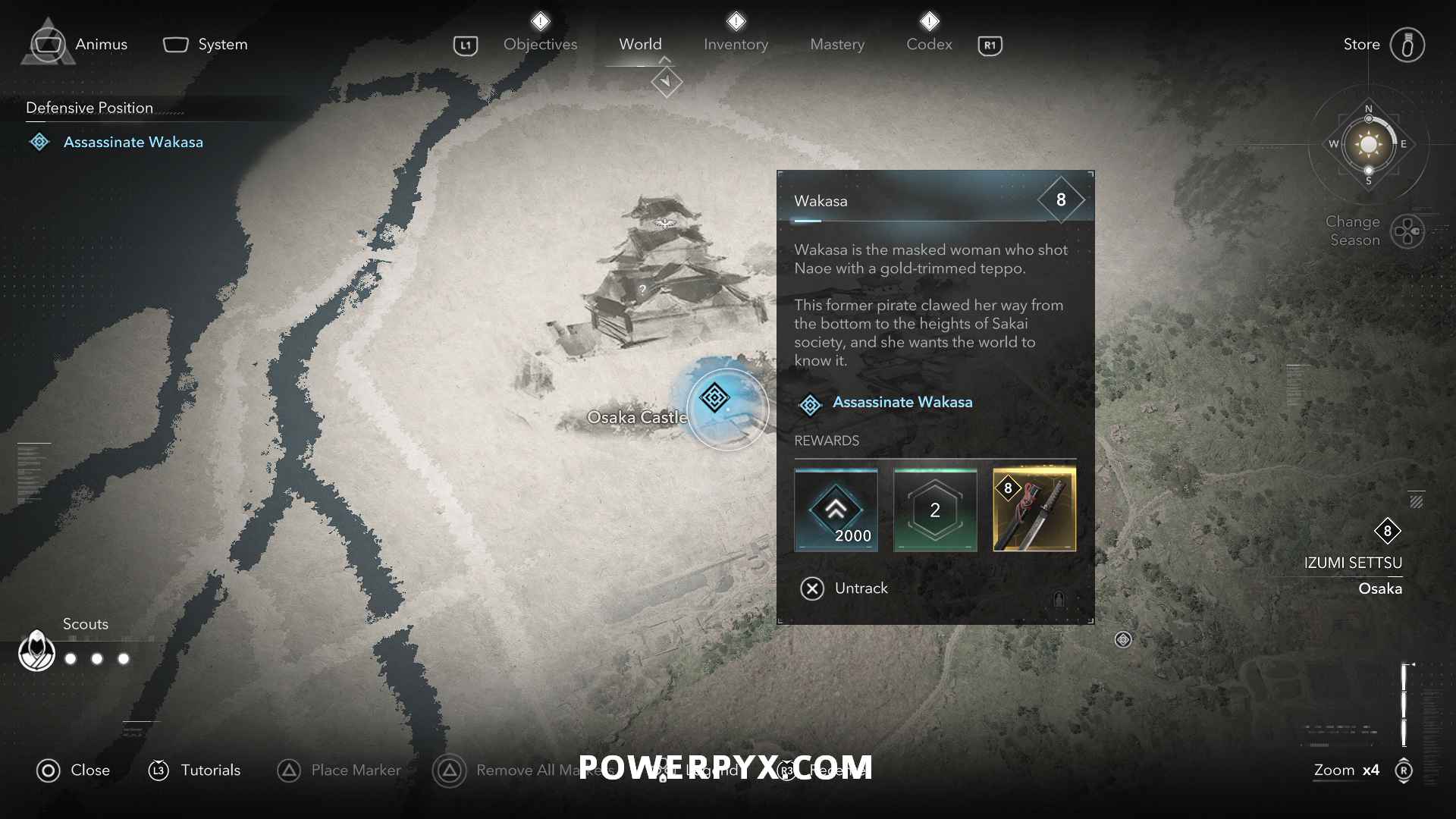Go to the Codex tab
This screenshot has width=1456, height=819.
tap(929, 44)
